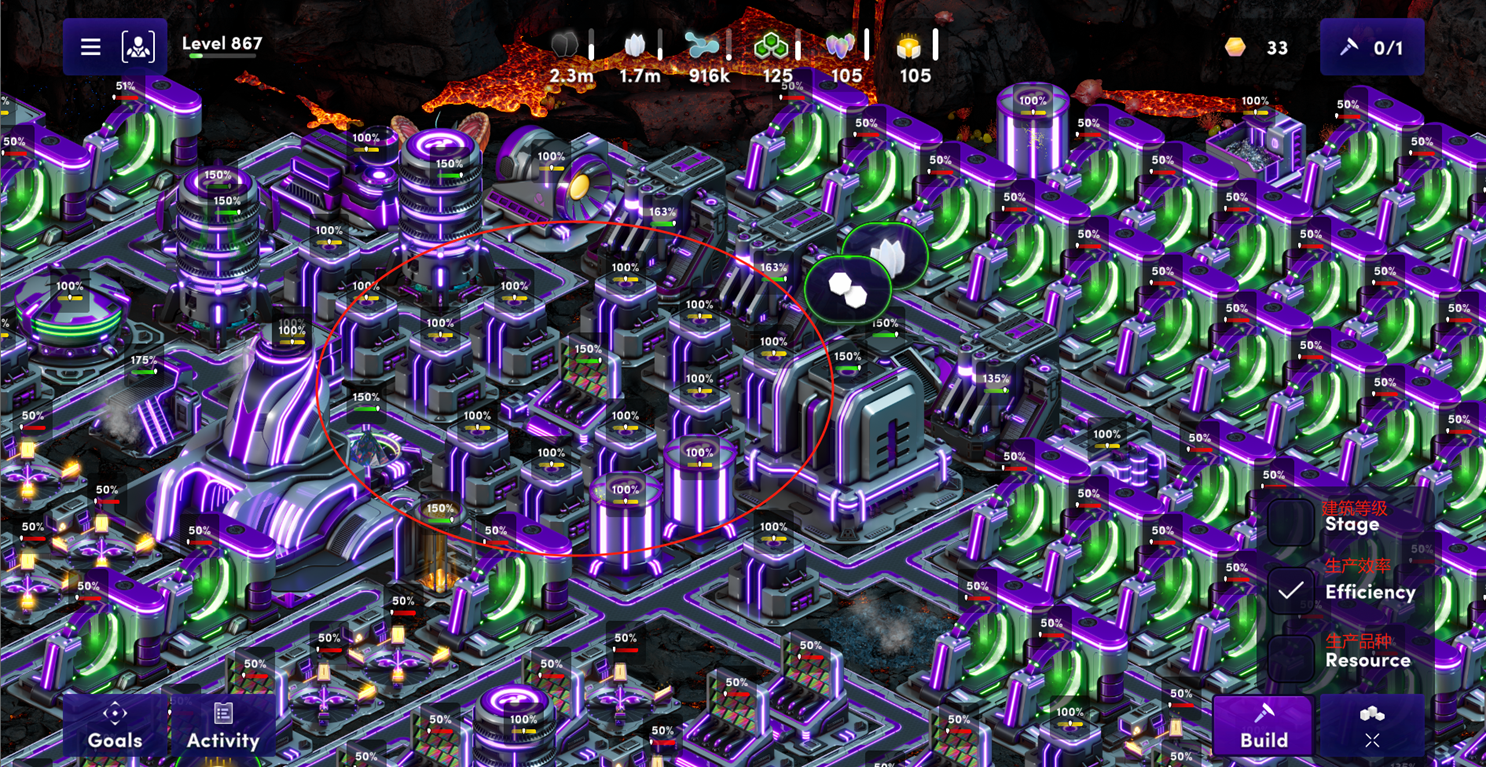Uncheck the Efficiency overlay checkbox

pyautogui.click(x=1291, y=591)
